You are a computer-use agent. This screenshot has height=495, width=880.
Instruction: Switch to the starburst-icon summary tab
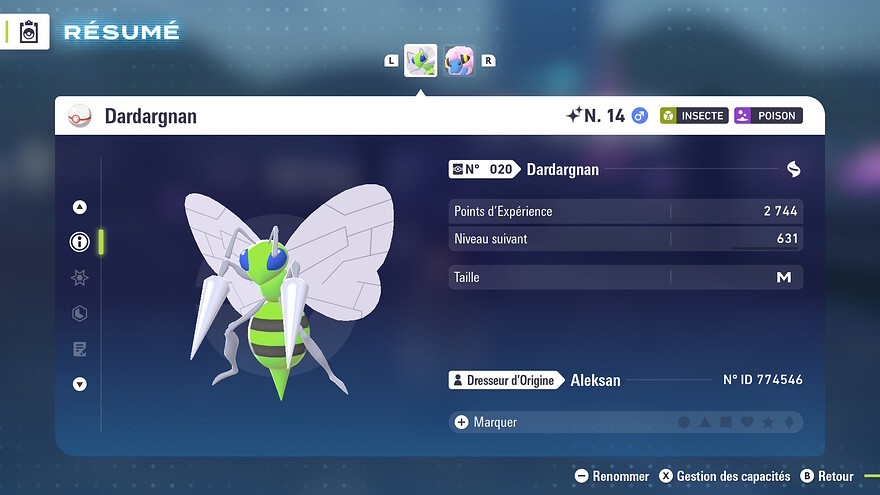tap(80, 278)
